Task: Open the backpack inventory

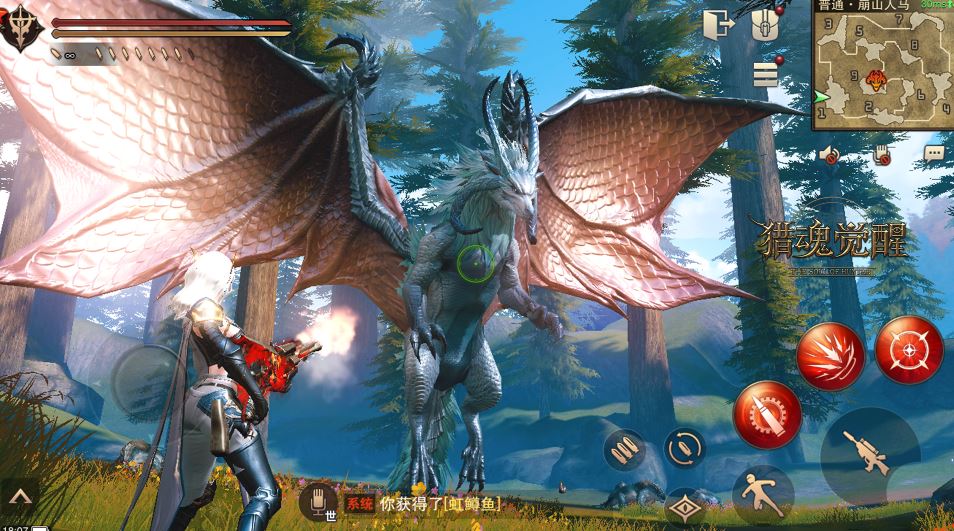Action: [x=765, y=25]
